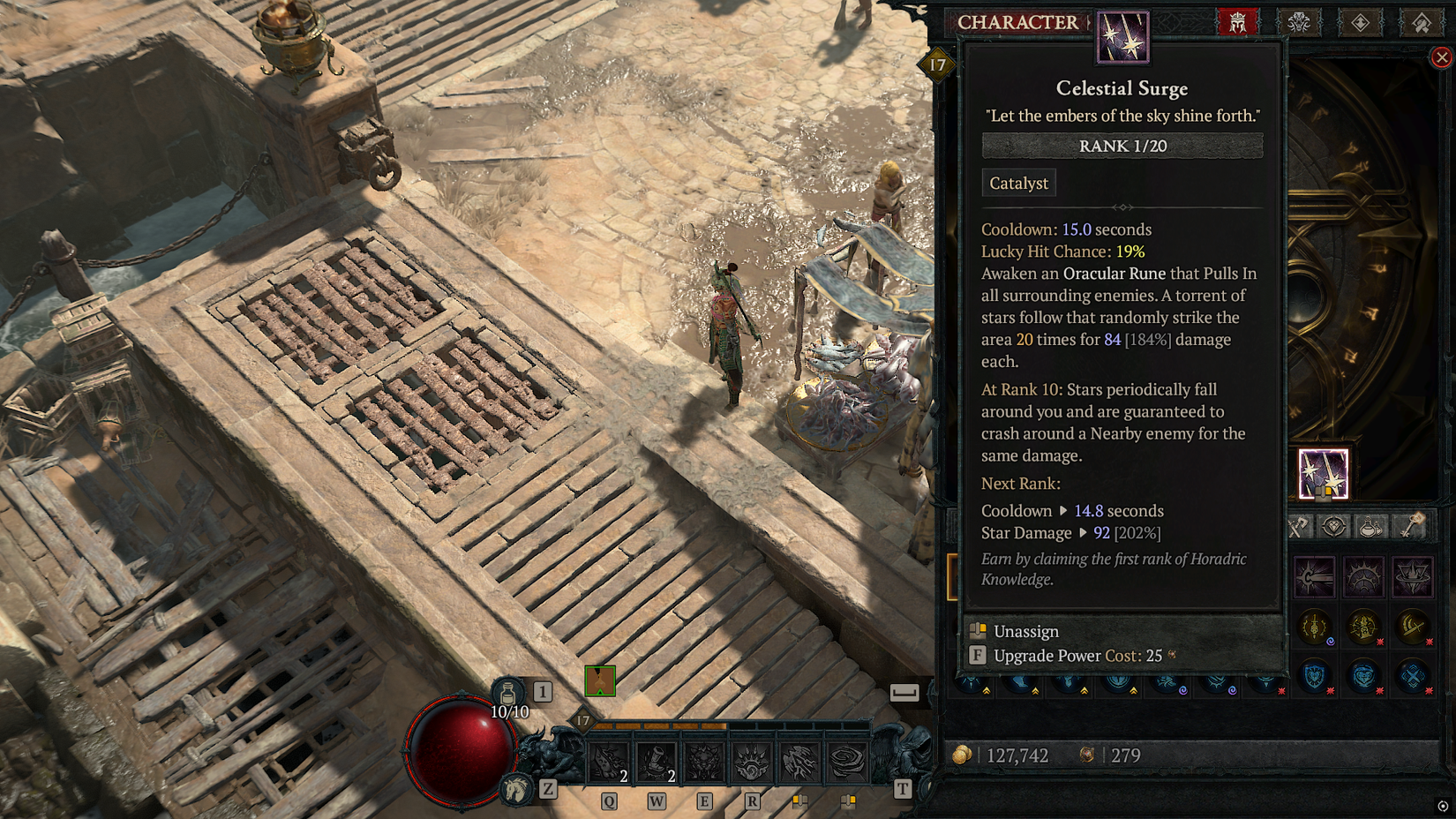Open the elixir flask icon on the right panel
The width and height of the screenshot is (1456, 819).
point(1370,525)
